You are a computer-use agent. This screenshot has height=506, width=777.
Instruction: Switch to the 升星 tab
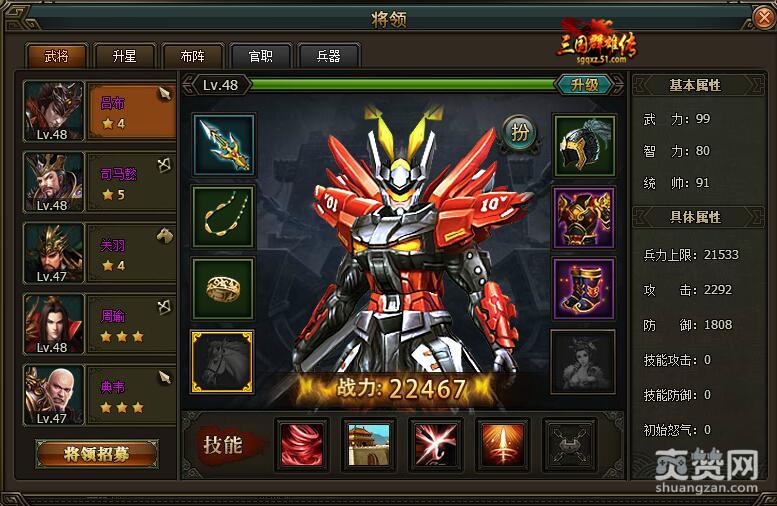click(124, 57)
